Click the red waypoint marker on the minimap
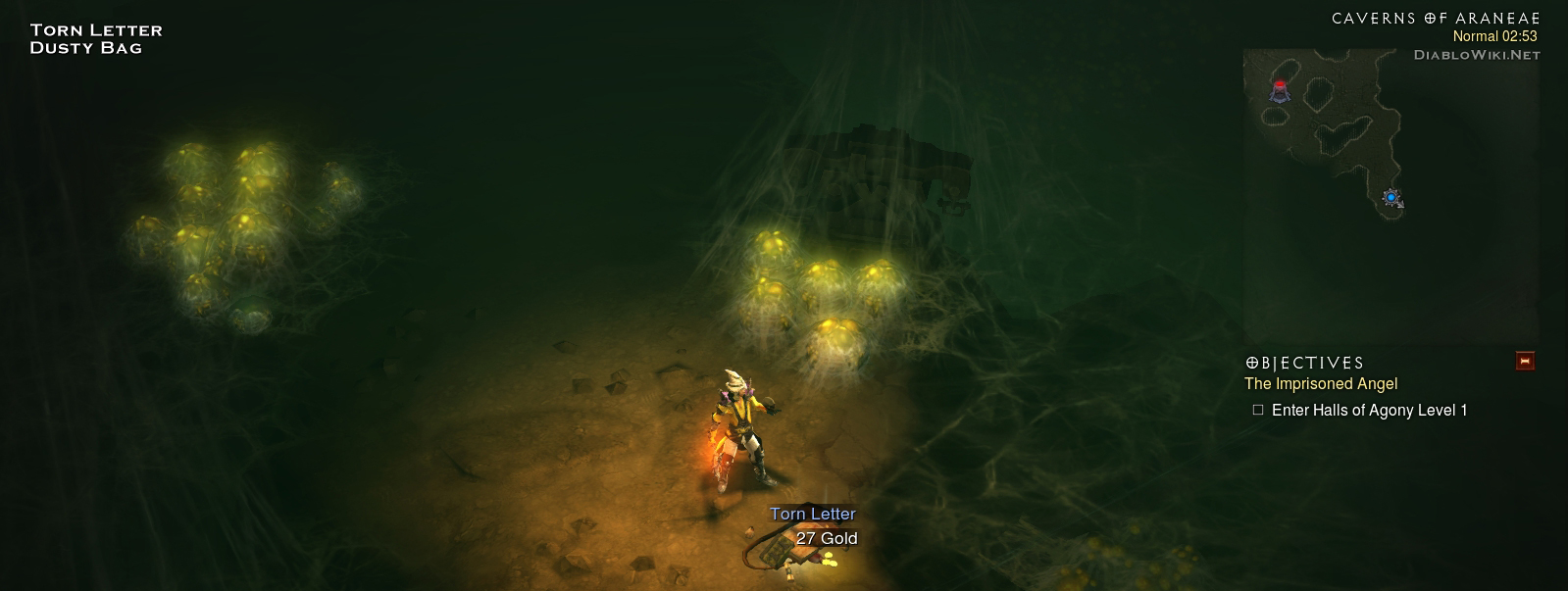The width and height of the screenshot is (1568, 591). click(1280, 90)
